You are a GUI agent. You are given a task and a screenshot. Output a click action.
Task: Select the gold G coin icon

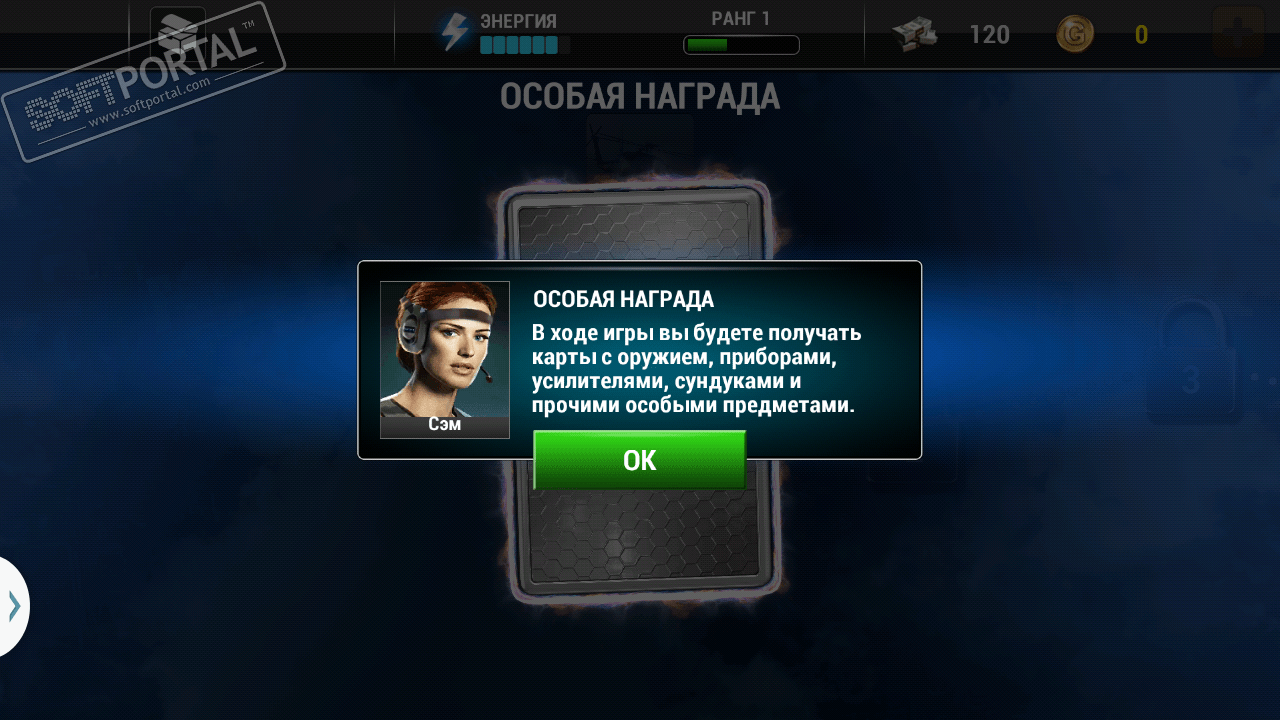[1075, 35]
